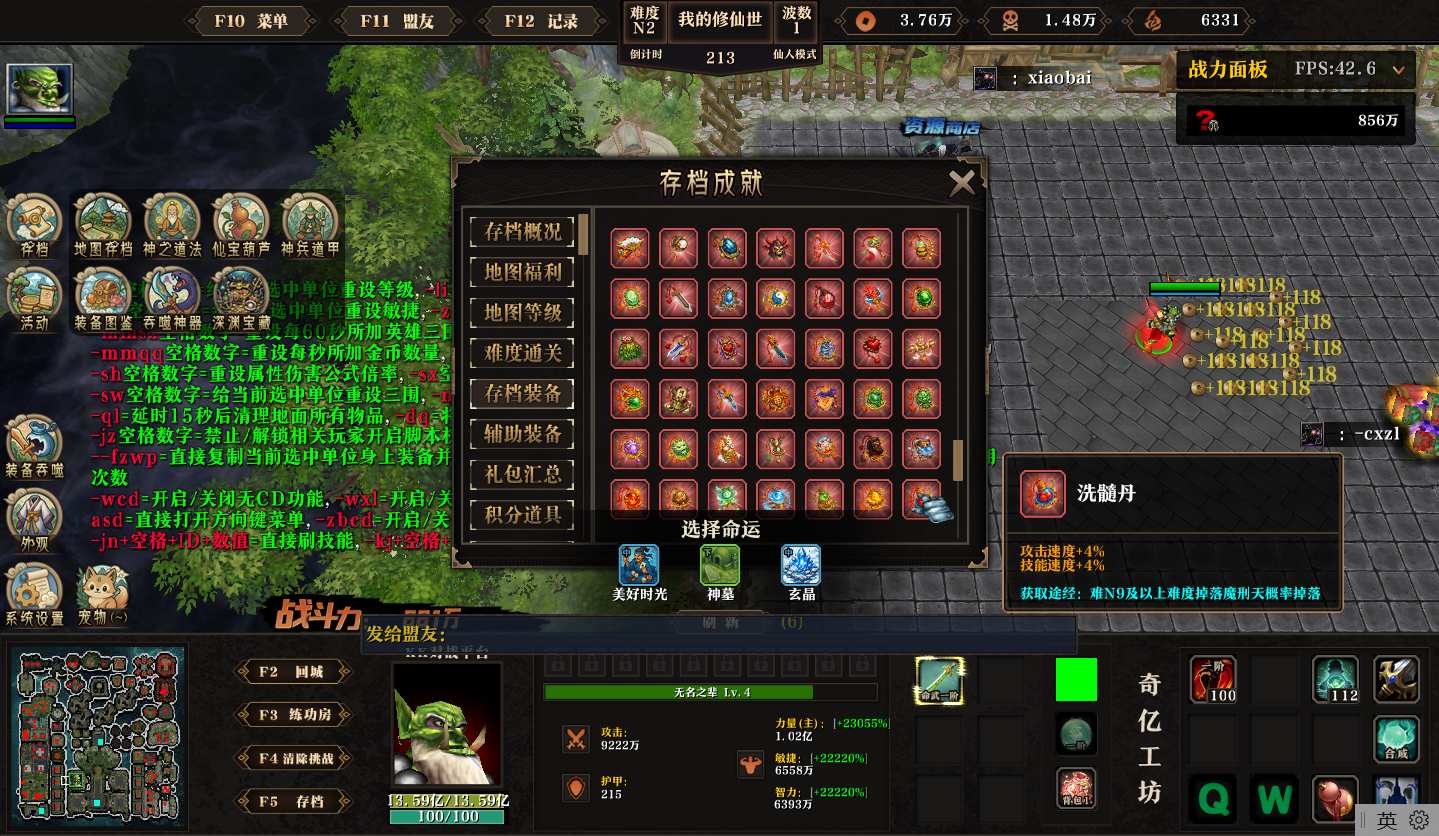Go to F3 练功房

pyautogui.click(x=294, y=715)
